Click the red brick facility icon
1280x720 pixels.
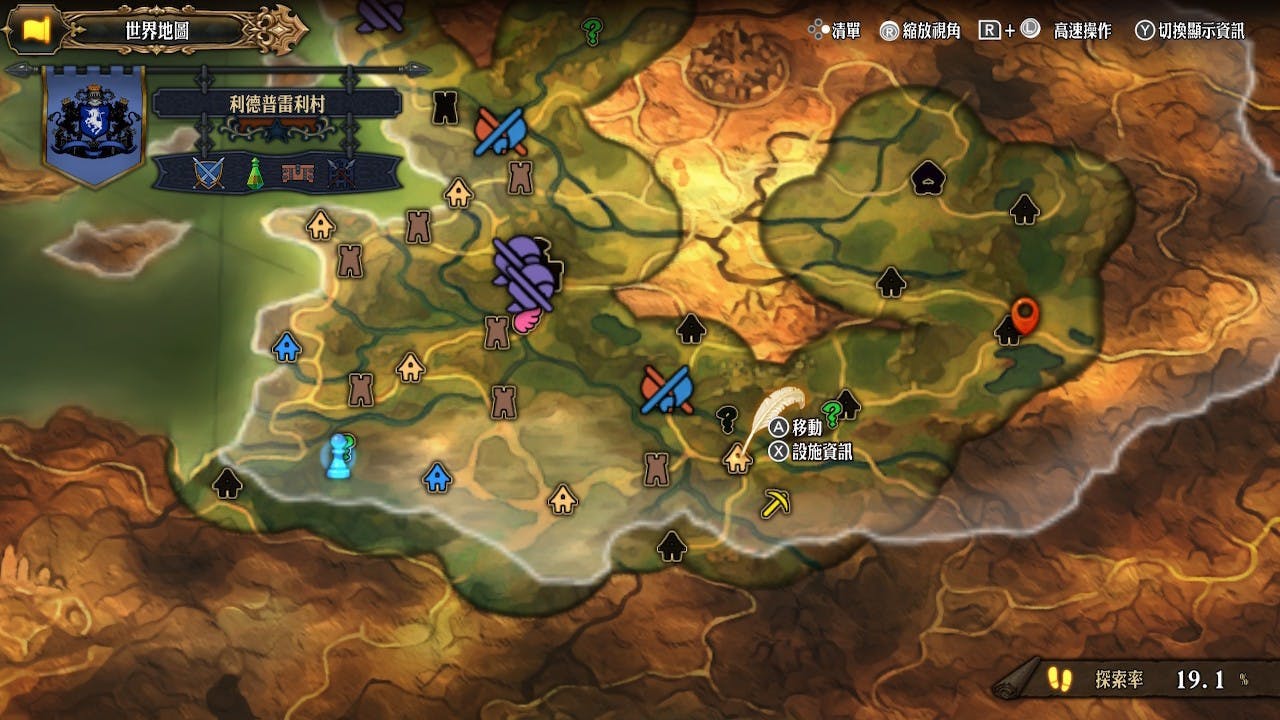[298, 174]
